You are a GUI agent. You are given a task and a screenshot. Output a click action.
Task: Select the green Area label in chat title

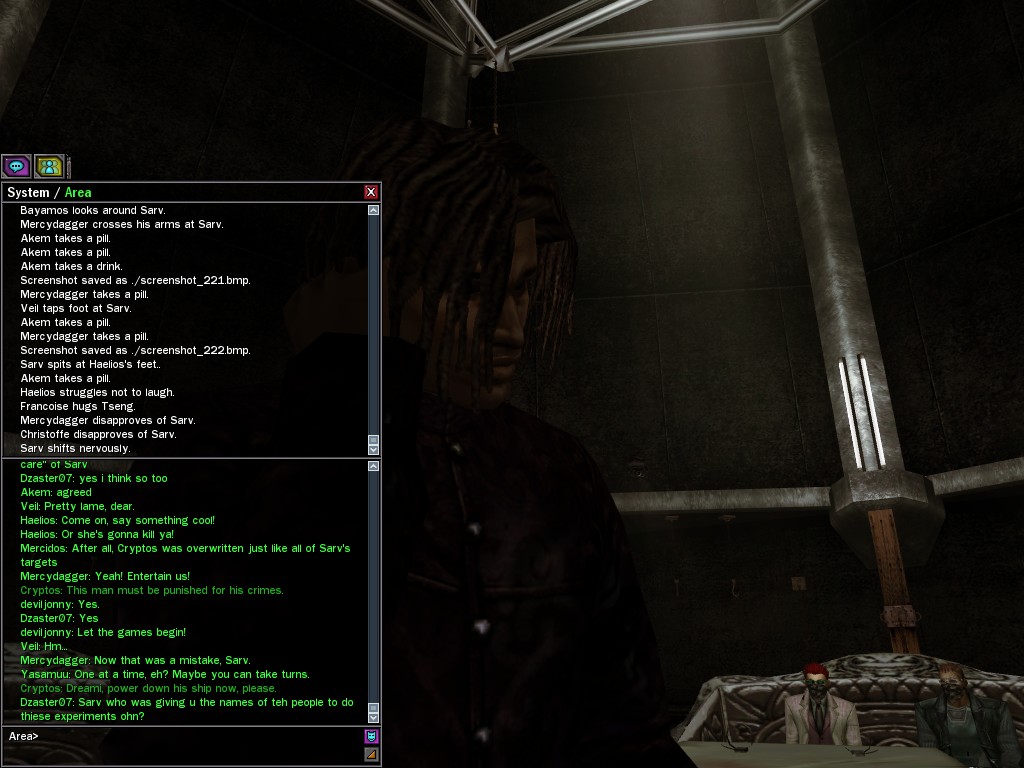(78, 192)
